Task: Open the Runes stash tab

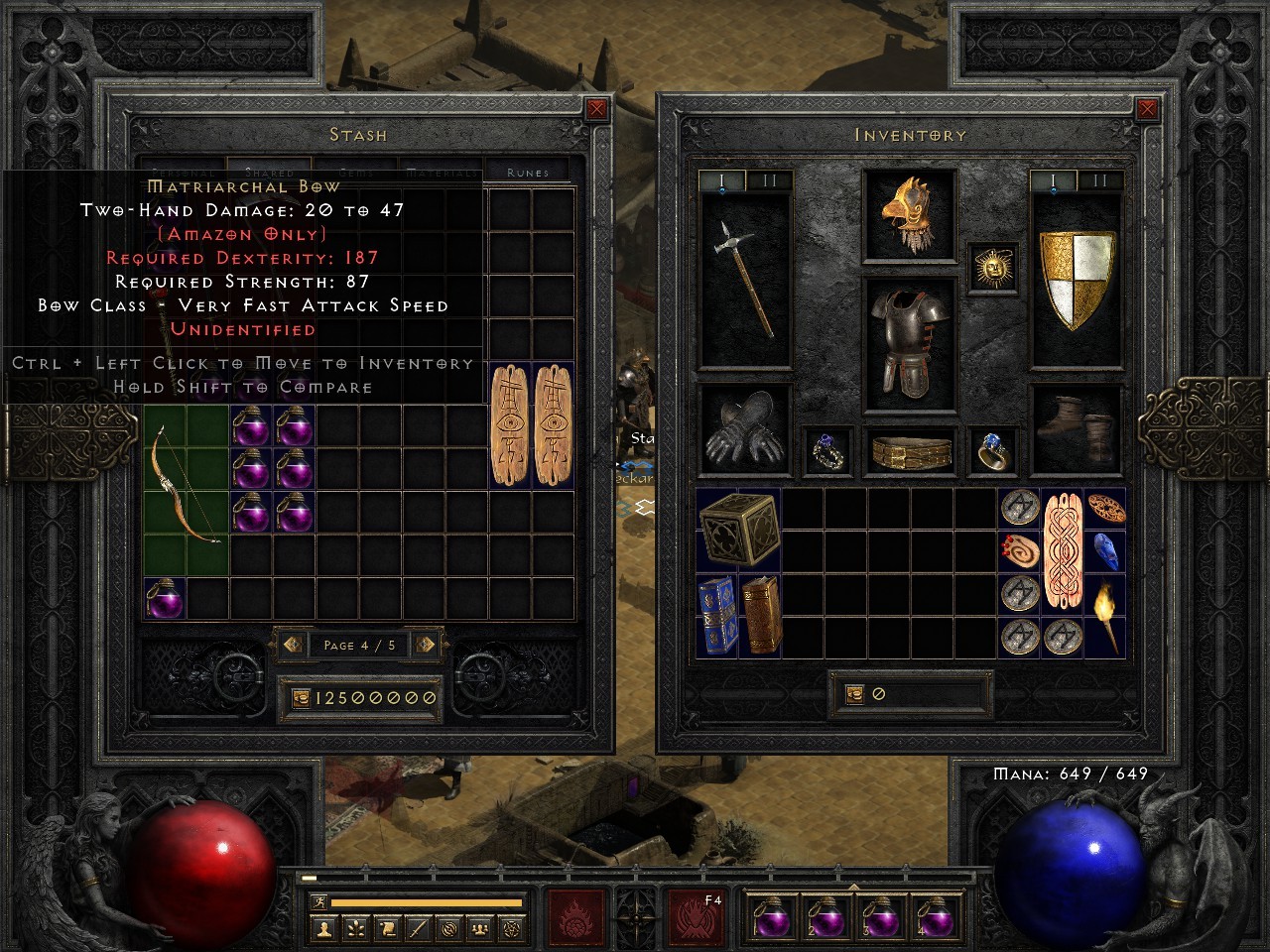Action: 528,171
